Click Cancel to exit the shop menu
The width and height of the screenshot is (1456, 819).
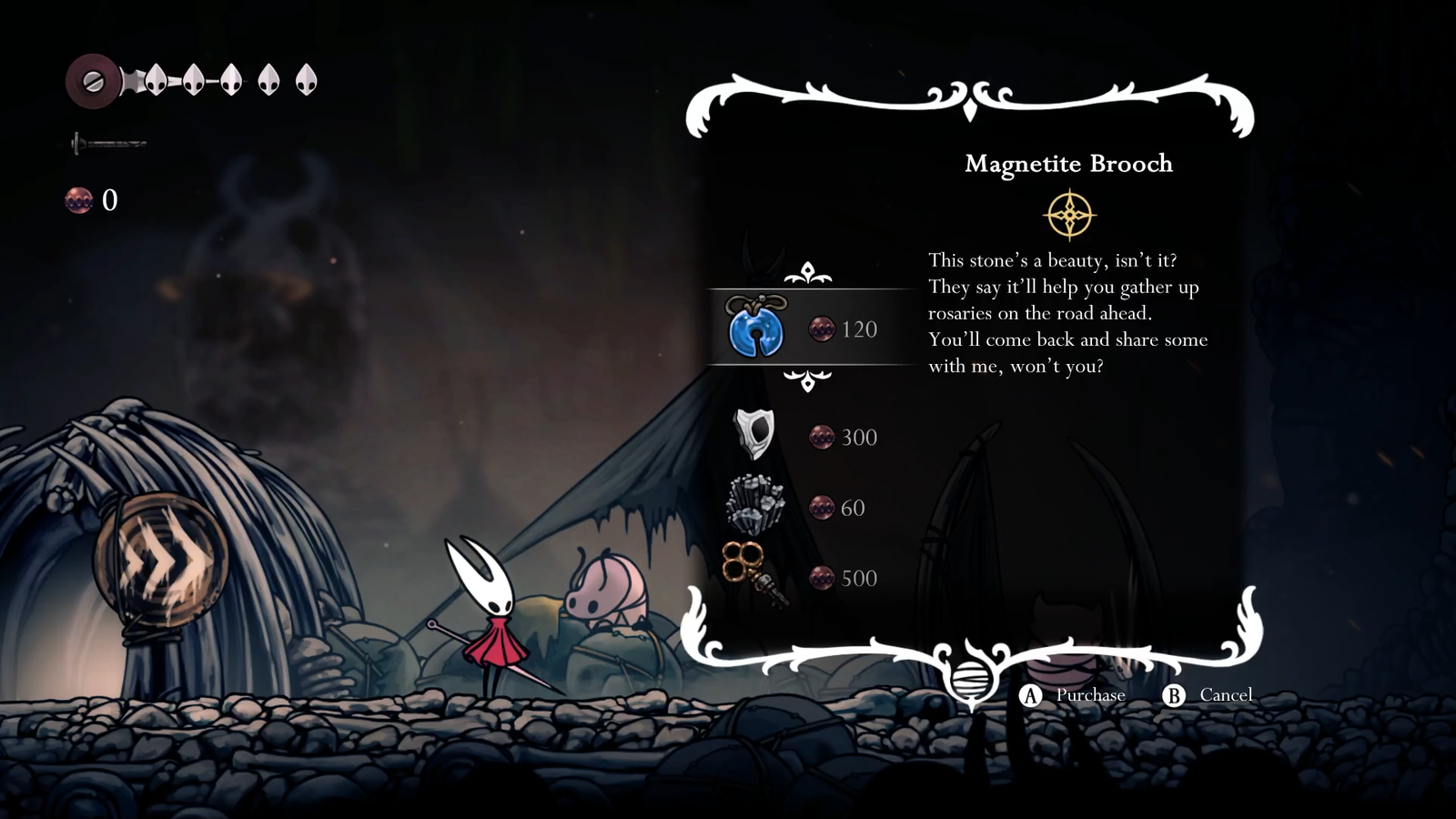point(1225,695)
